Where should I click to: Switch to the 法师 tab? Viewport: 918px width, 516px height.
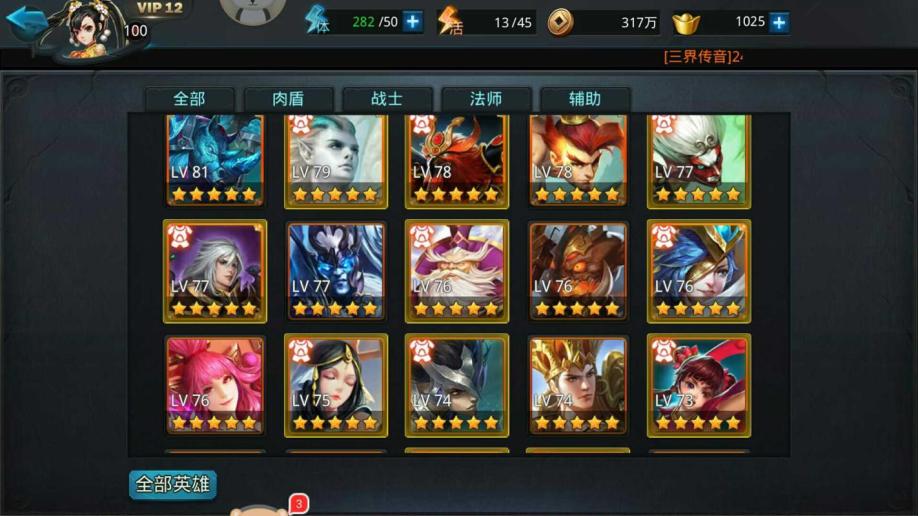click(486, 99)
